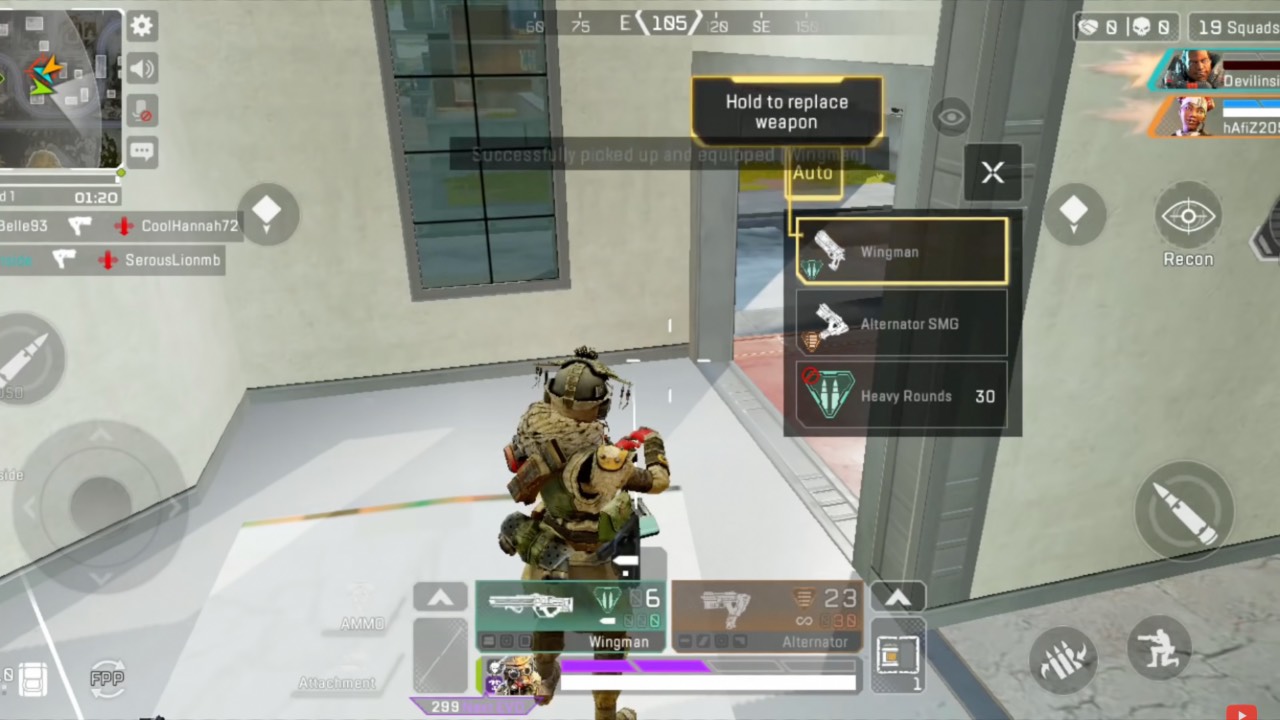1280x720 pixels.
Task: Pick up the Wingman from loot list
Action: (x=902, y=251)
